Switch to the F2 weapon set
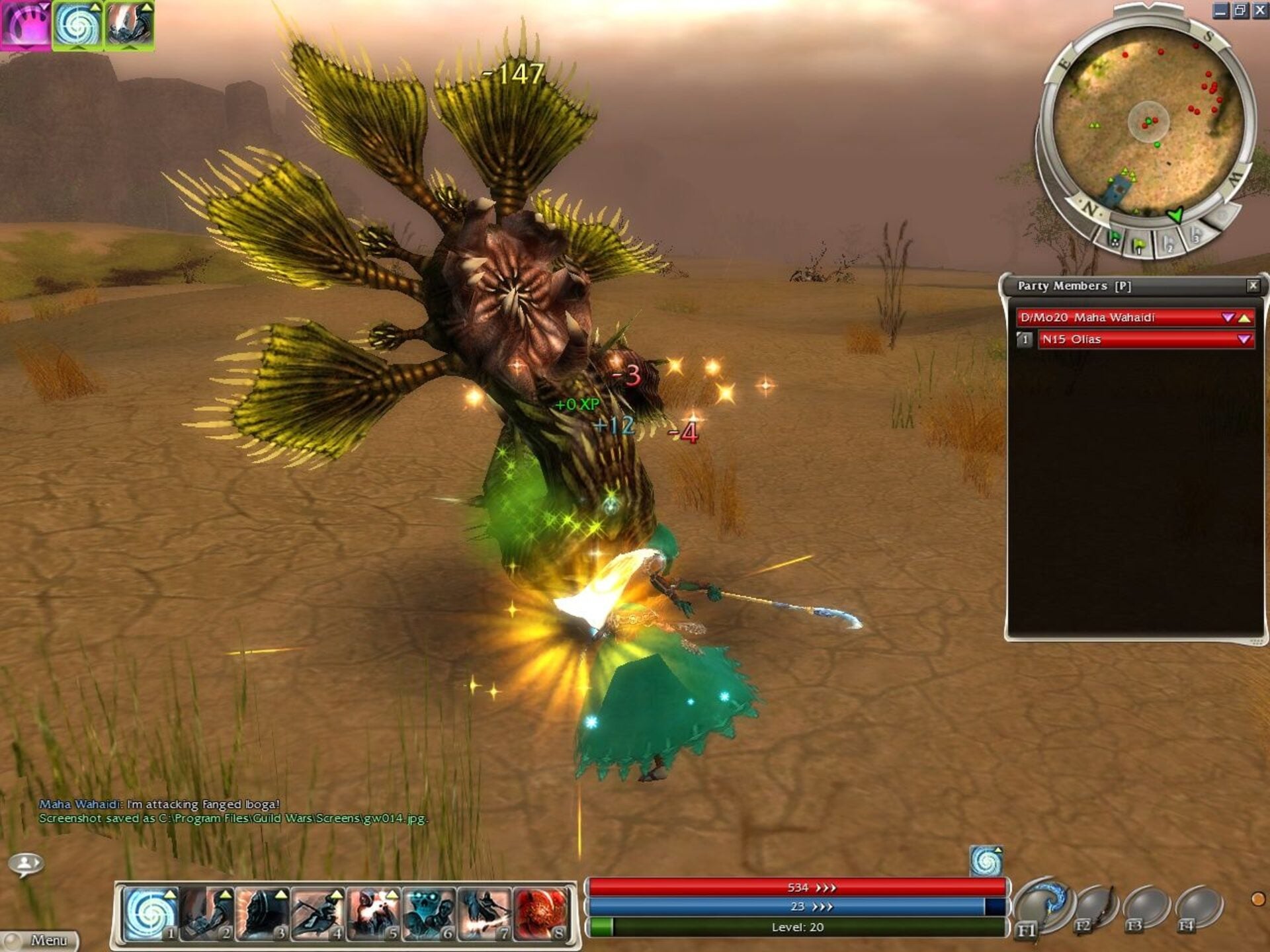 tap(1093, 909)
